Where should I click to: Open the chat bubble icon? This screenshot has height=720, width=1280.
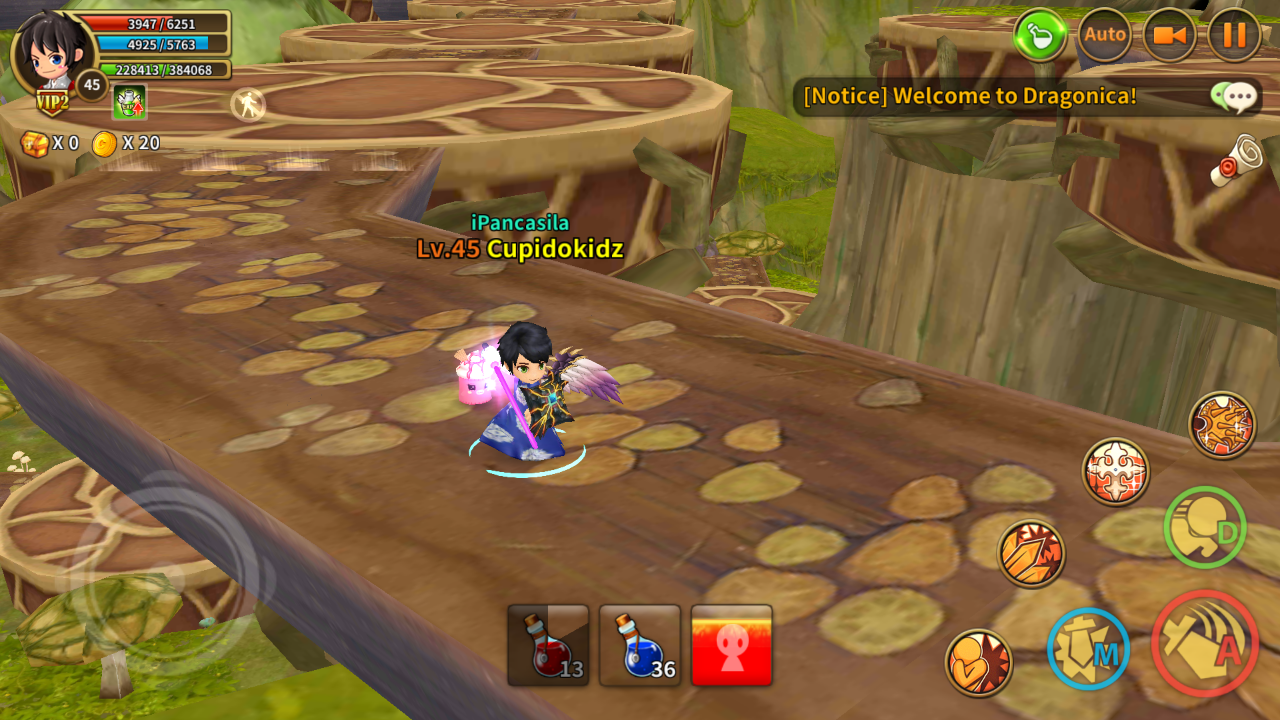(x=1234, y=97)
